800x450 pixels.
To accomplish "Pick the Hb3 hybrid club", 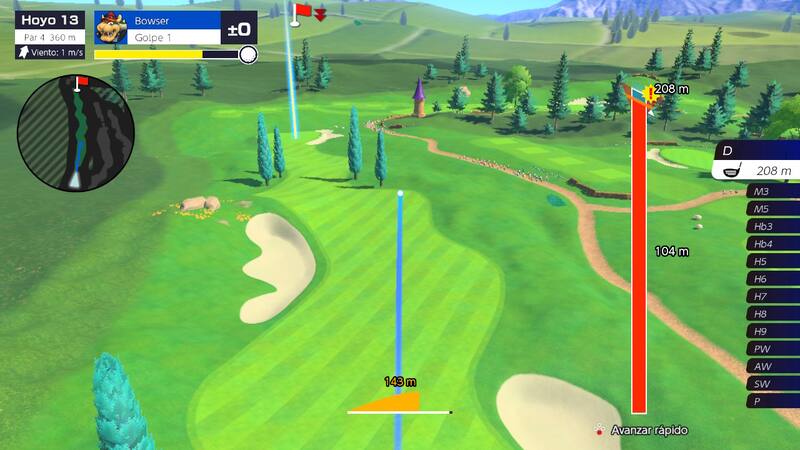I will pyautogui.click(x=772, y=226).
